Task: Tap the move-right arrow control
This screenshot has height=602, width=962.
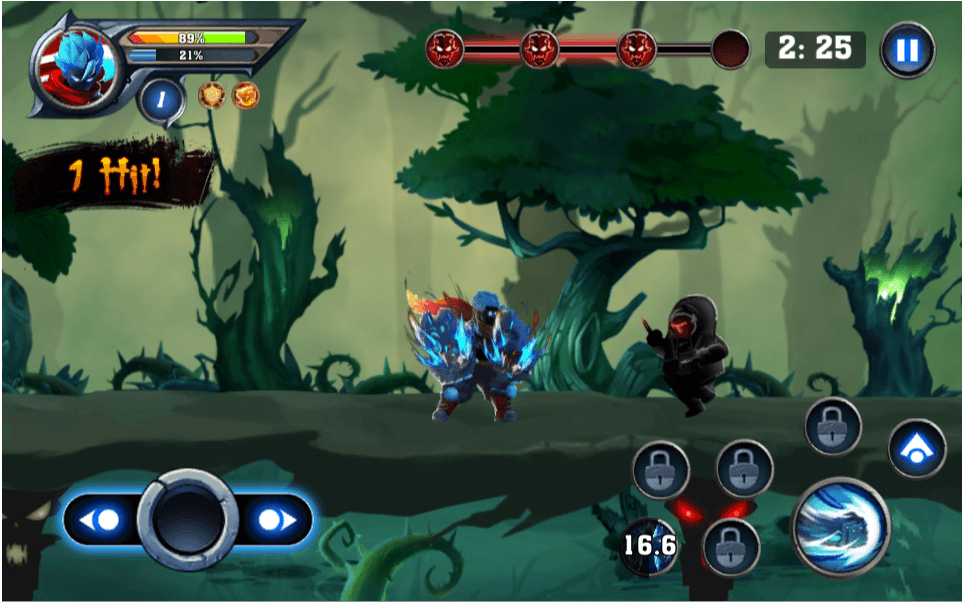Action: 273,520
